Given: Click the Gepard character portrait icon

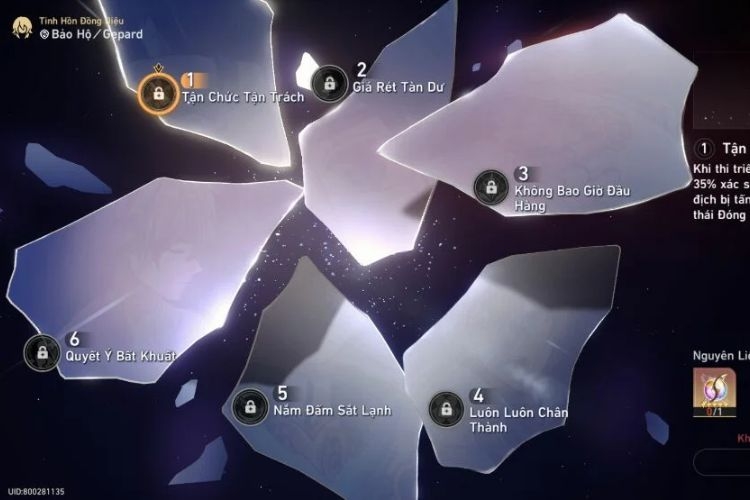Looking at the screenshot, I should tap(21, 28).
